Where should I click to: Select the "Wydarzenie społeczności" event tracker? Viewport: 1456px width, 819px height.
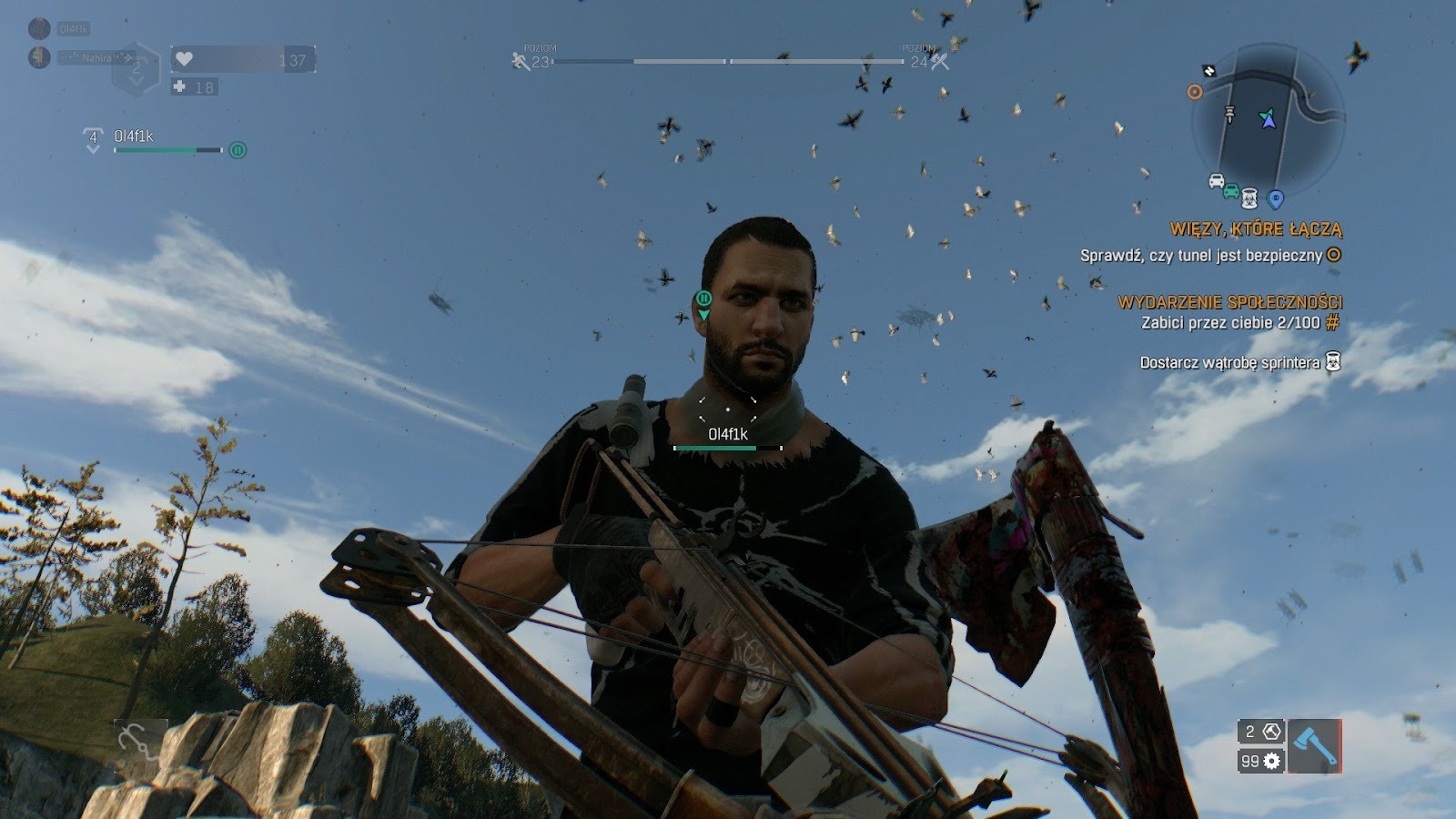pos(1229,302)
